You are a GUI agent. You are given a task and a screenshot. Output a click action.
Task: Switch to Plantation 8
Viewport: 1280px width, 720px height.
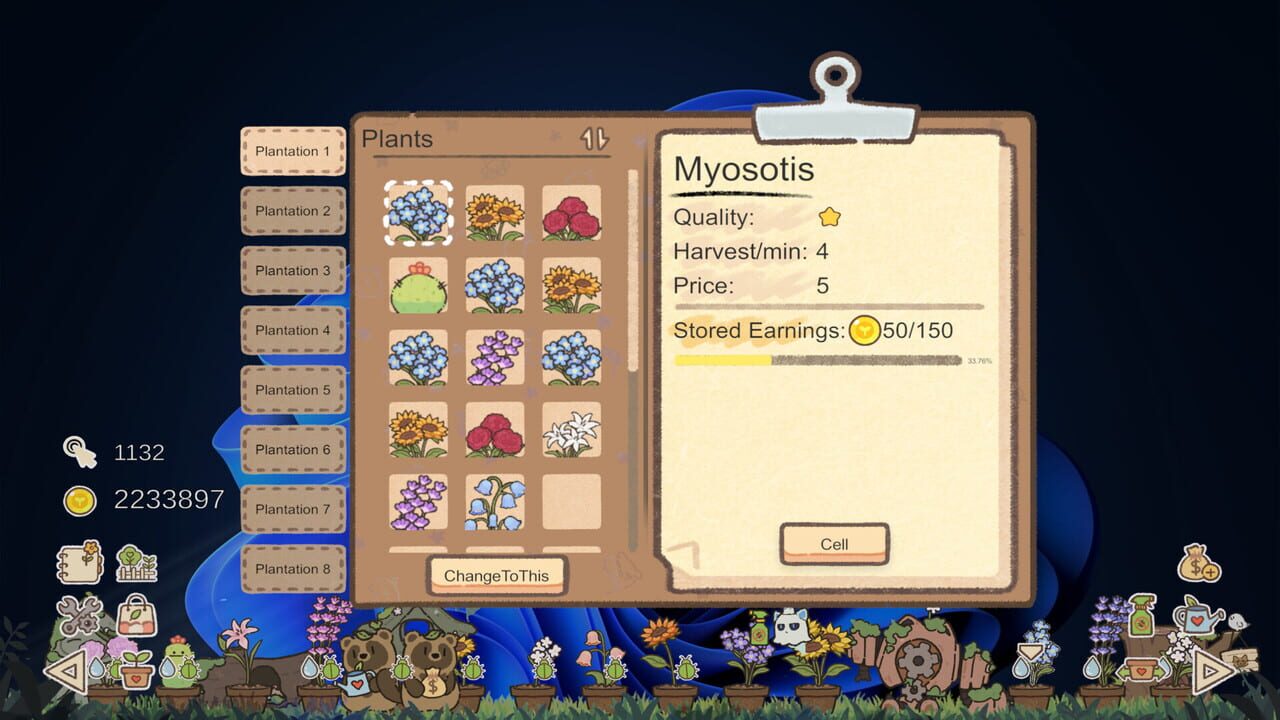[x=292, y=569]
